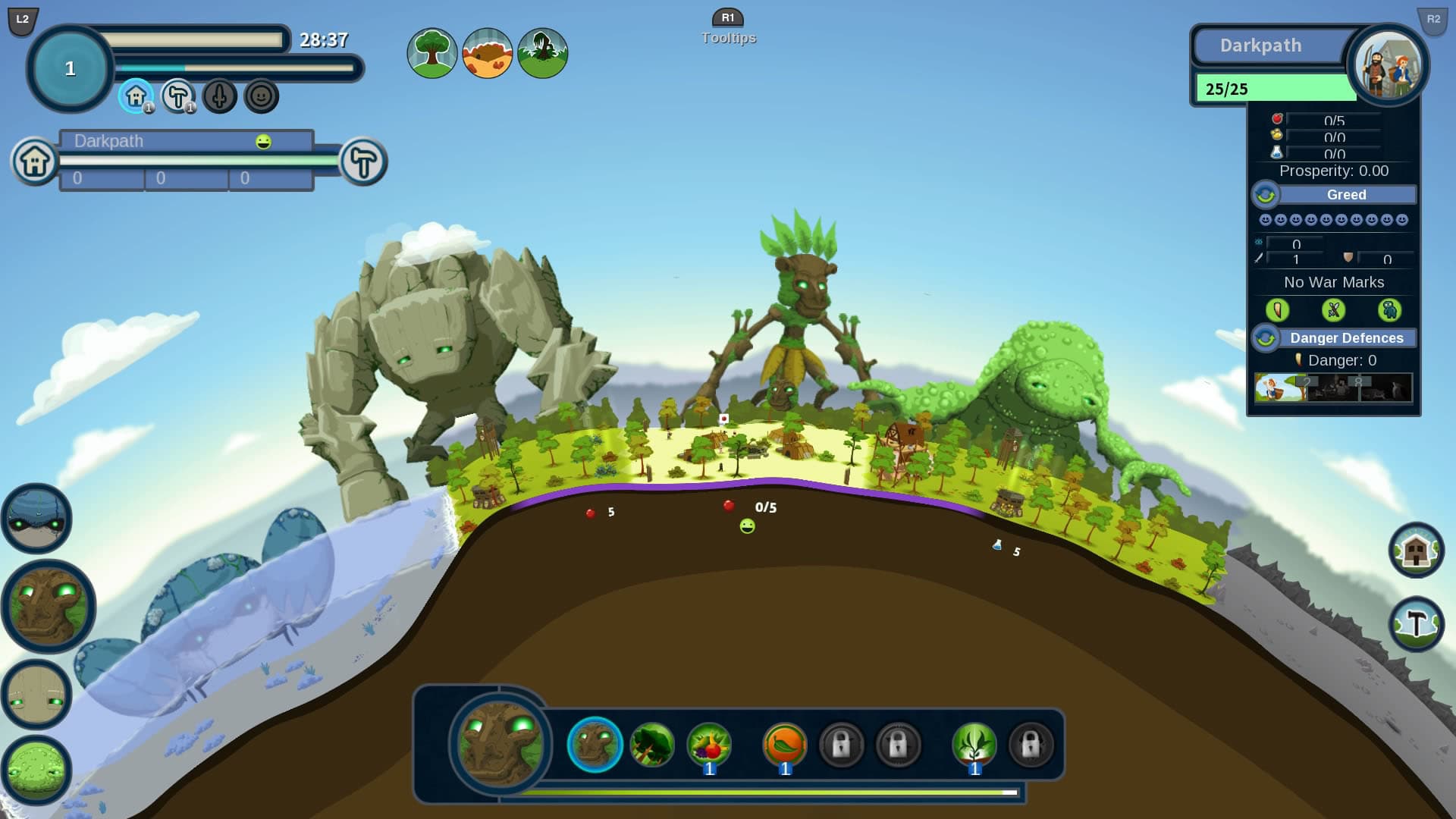The width and height of the screenshot is (1456, 819).
Task: Cycle the Greed panel view
Action: point(1265,195)
